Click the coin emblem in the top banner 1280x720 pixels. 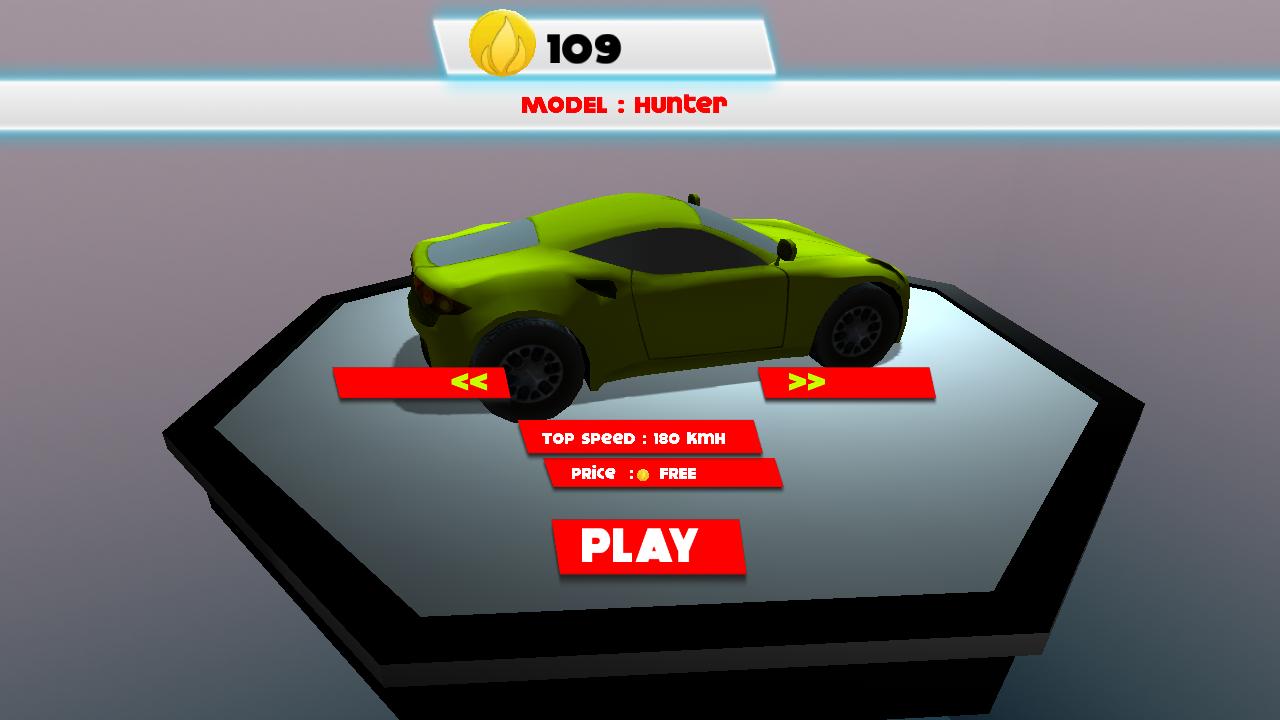(505, 44)
